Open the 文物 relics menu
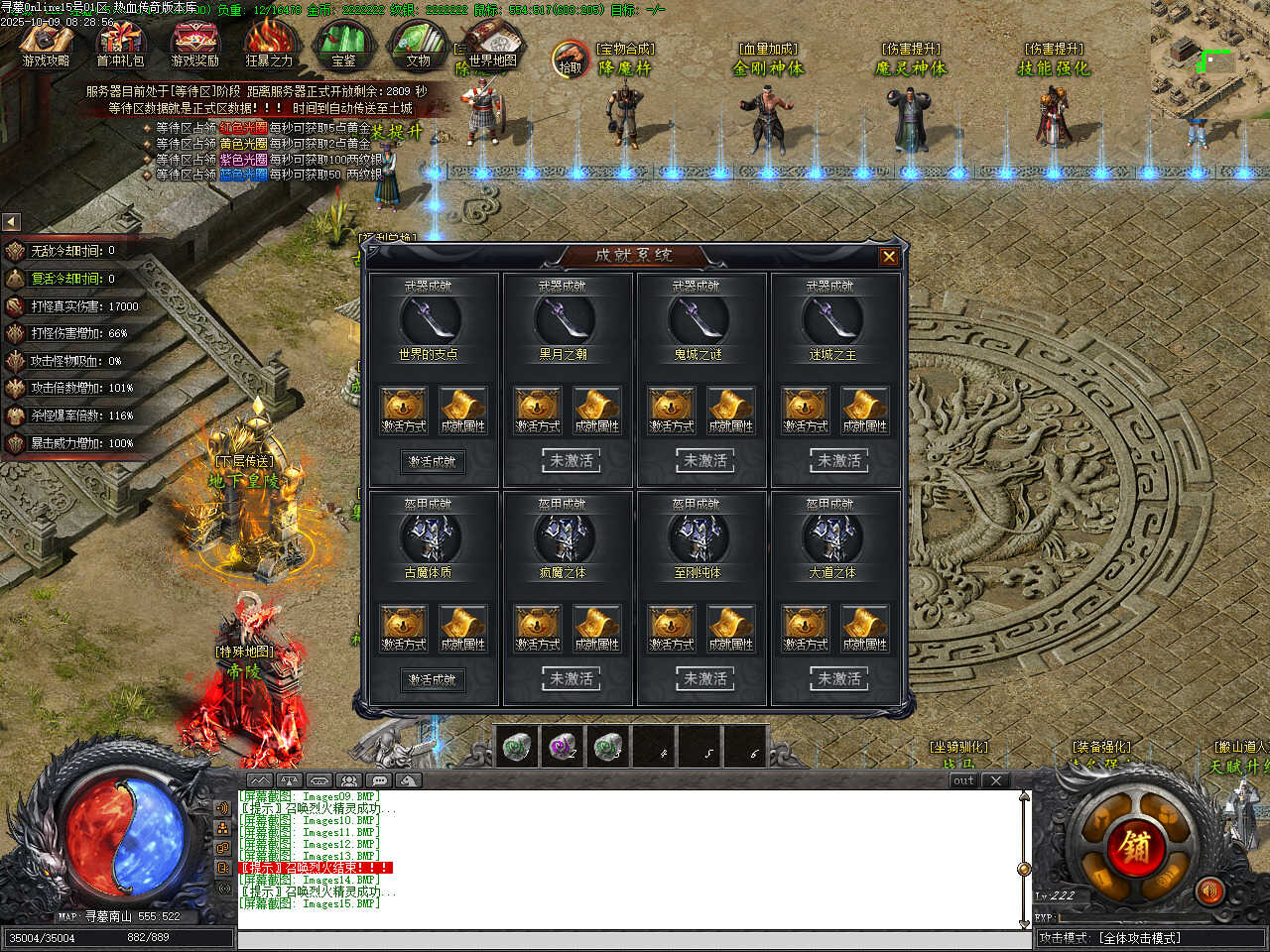Screen dimensions: 1270x952 point(418,45)
